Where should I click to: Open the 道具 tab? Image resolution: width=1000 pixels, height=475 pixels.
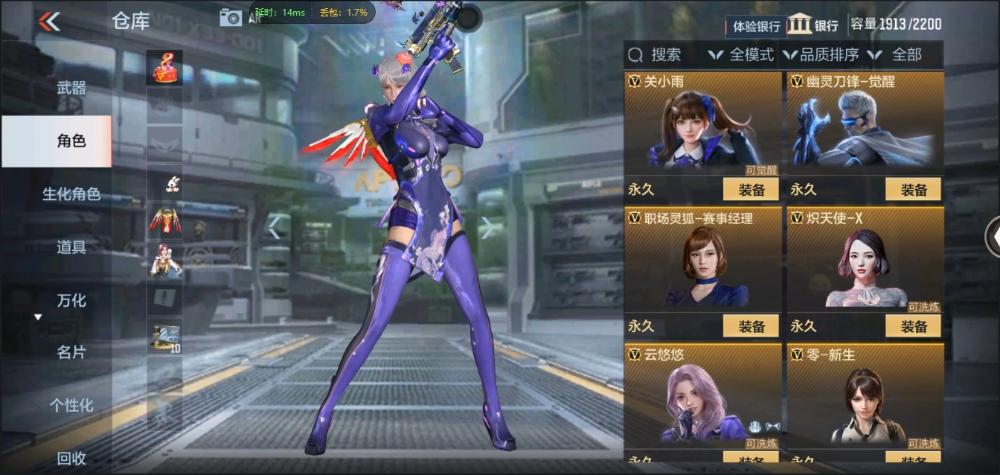(71, 247)
